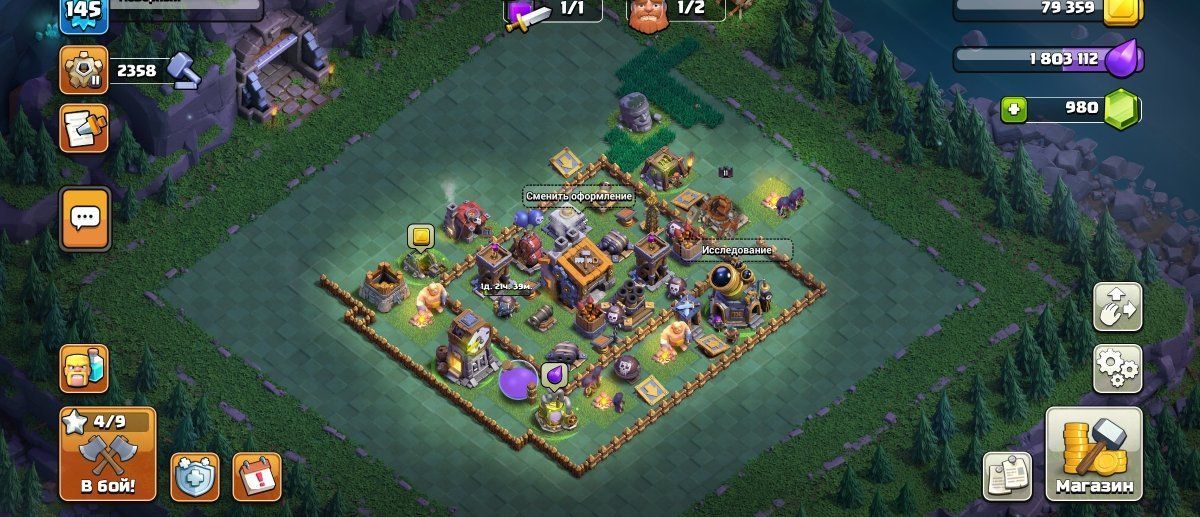Open the army barbarian icon
The width and height of the screenshot is (1200, 517).
coord(84,369)
